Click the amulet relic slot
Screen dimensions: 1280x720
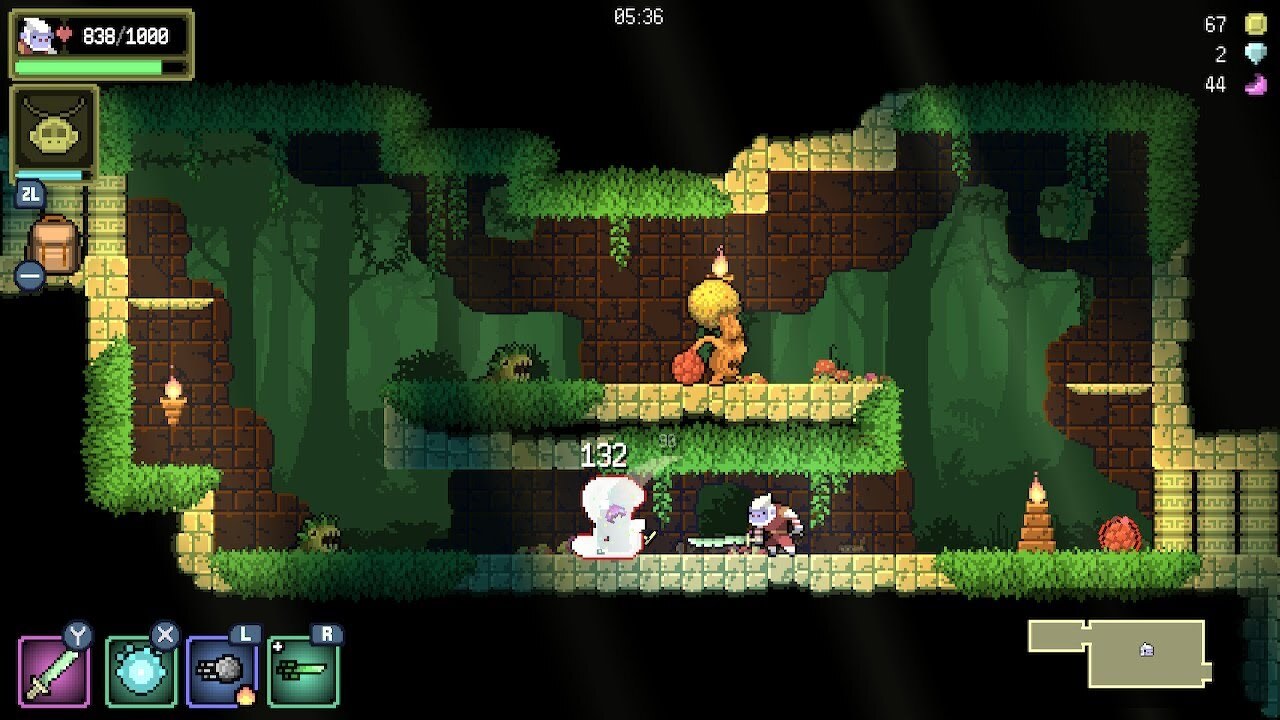click(x=54, y=130)
